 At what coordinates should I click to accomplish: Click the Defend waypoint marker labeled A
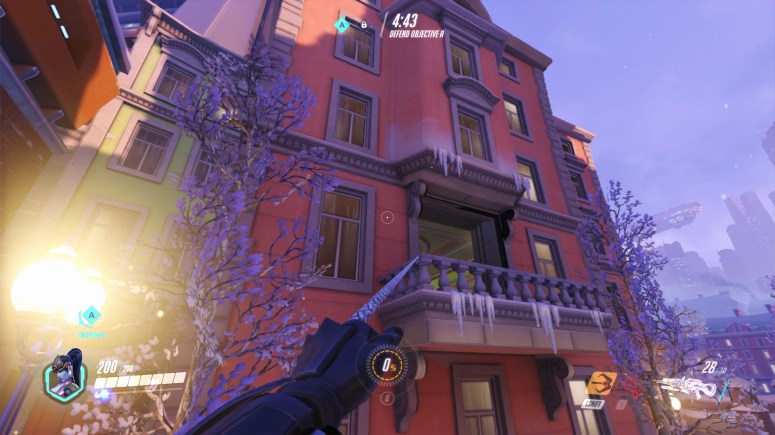(x=91, y=315)
